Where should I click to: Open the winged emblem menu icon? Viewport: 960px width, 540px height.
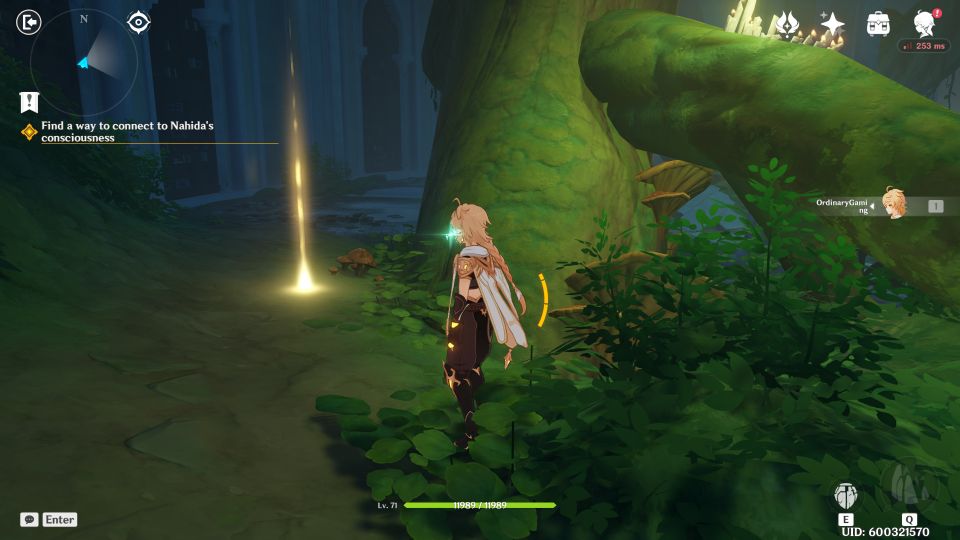(786, 24)
